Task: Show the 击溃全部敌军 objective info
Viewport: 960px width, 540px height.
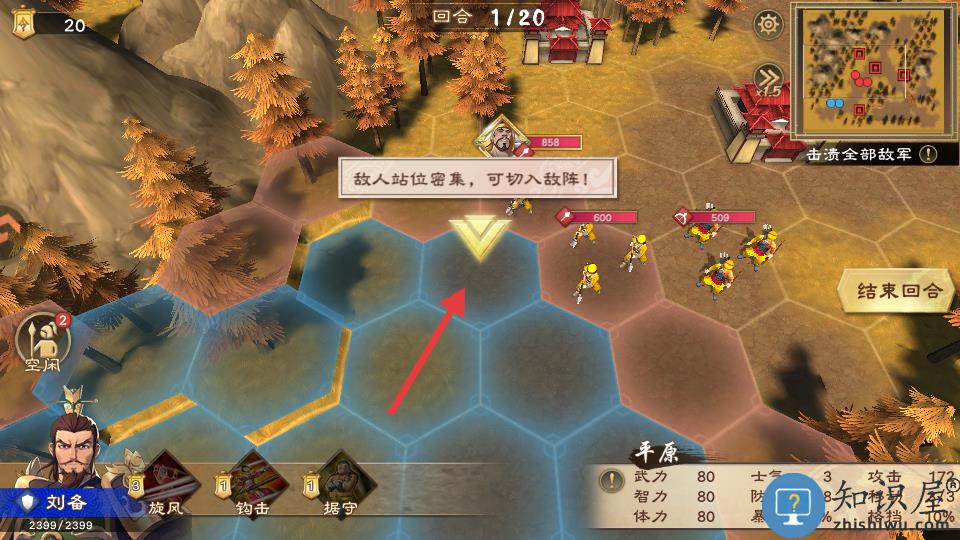Action: point(929,154)
